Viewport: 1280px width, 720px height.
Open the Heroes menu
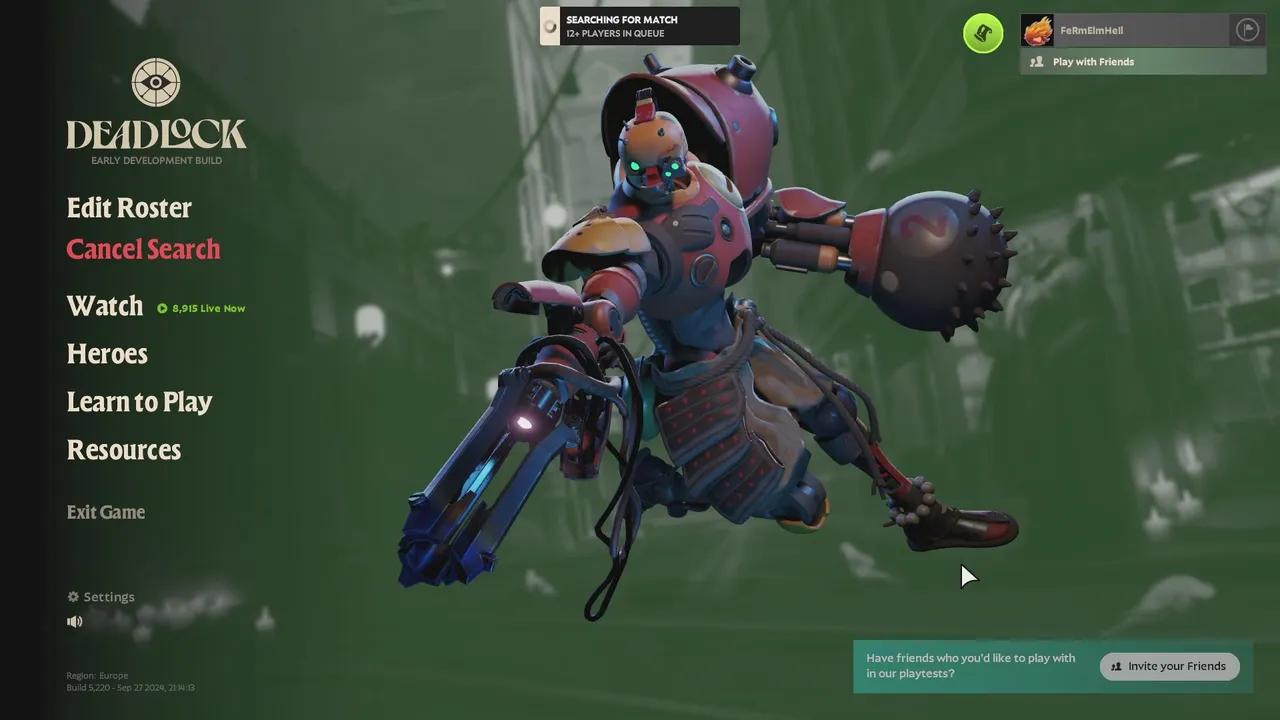[107, 354]
